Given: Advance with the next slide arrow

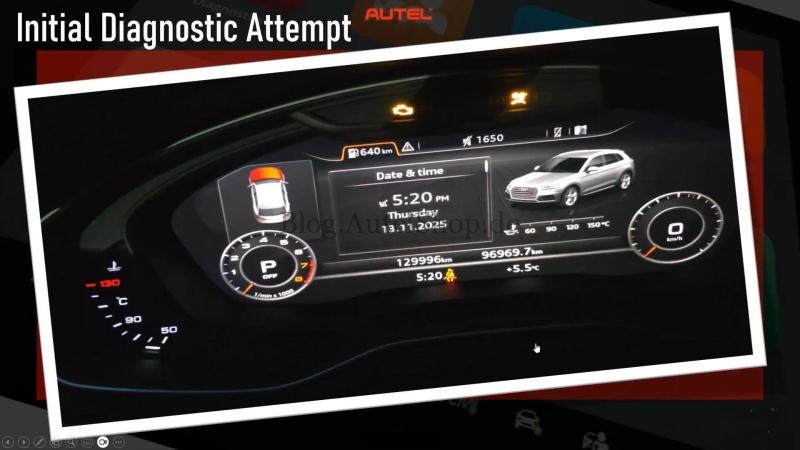Looking at the screenshot, I should (x=24, y=441).
